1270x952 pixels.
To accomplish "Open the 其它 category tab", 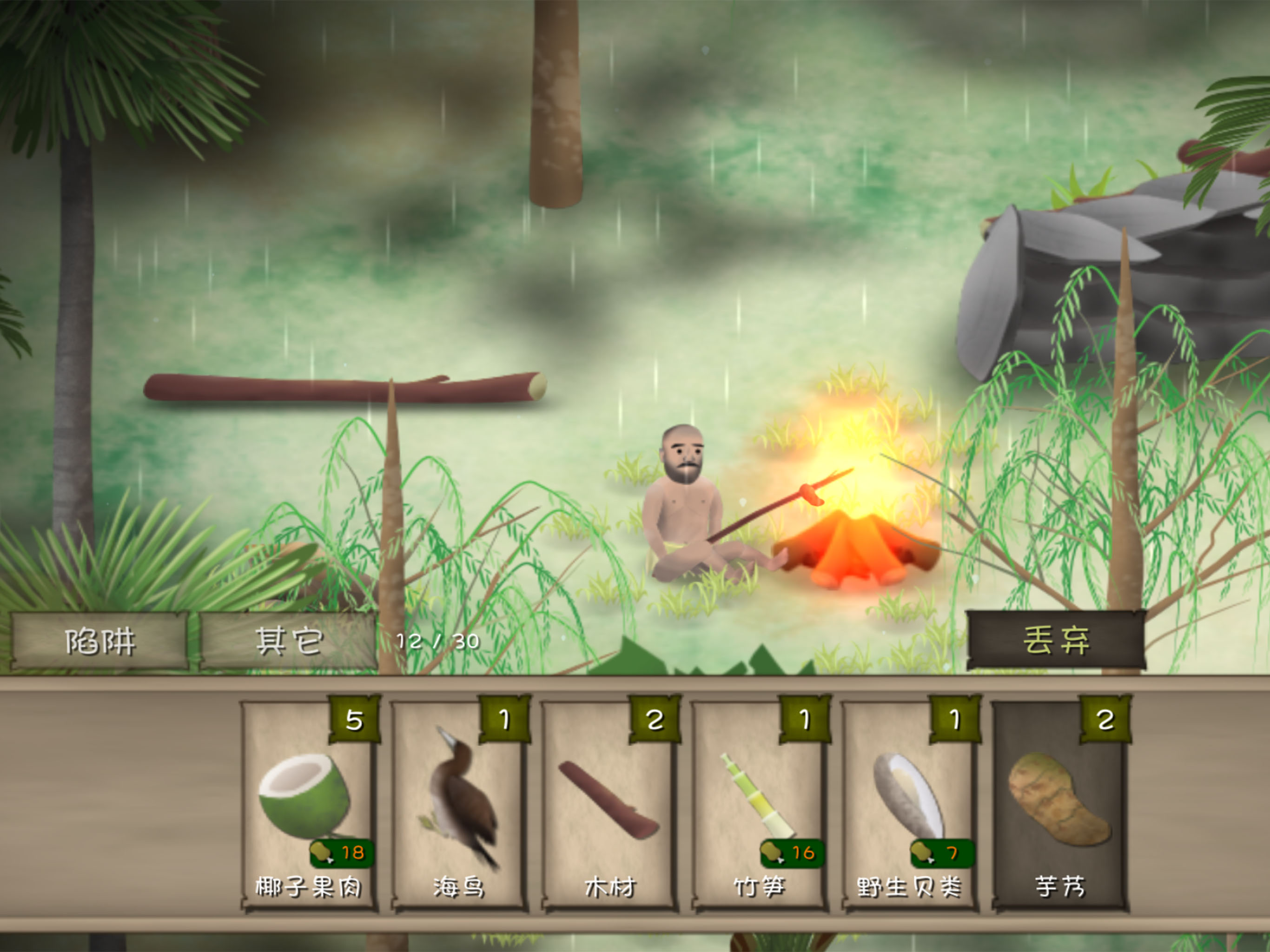I will coord(289,641).
